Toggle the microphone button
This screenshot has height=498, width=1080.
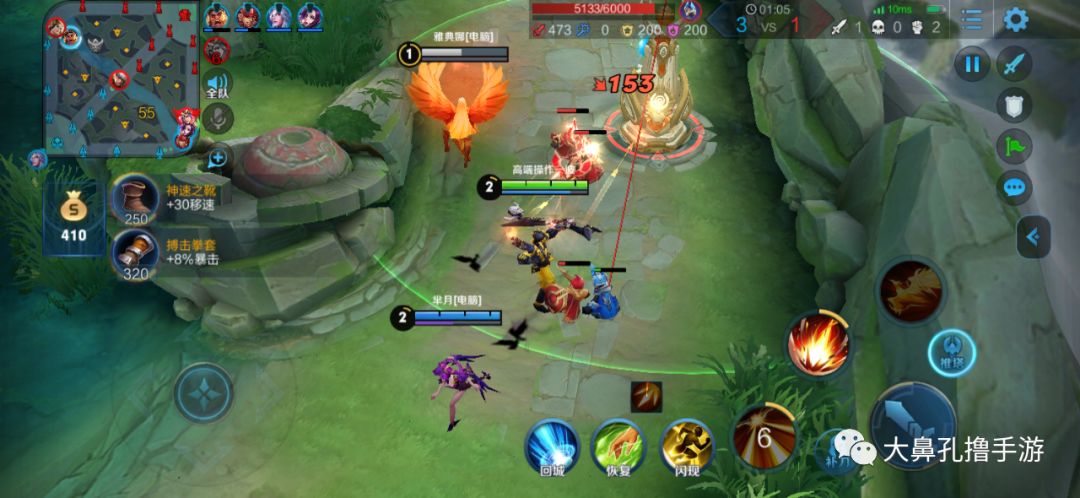217,119
